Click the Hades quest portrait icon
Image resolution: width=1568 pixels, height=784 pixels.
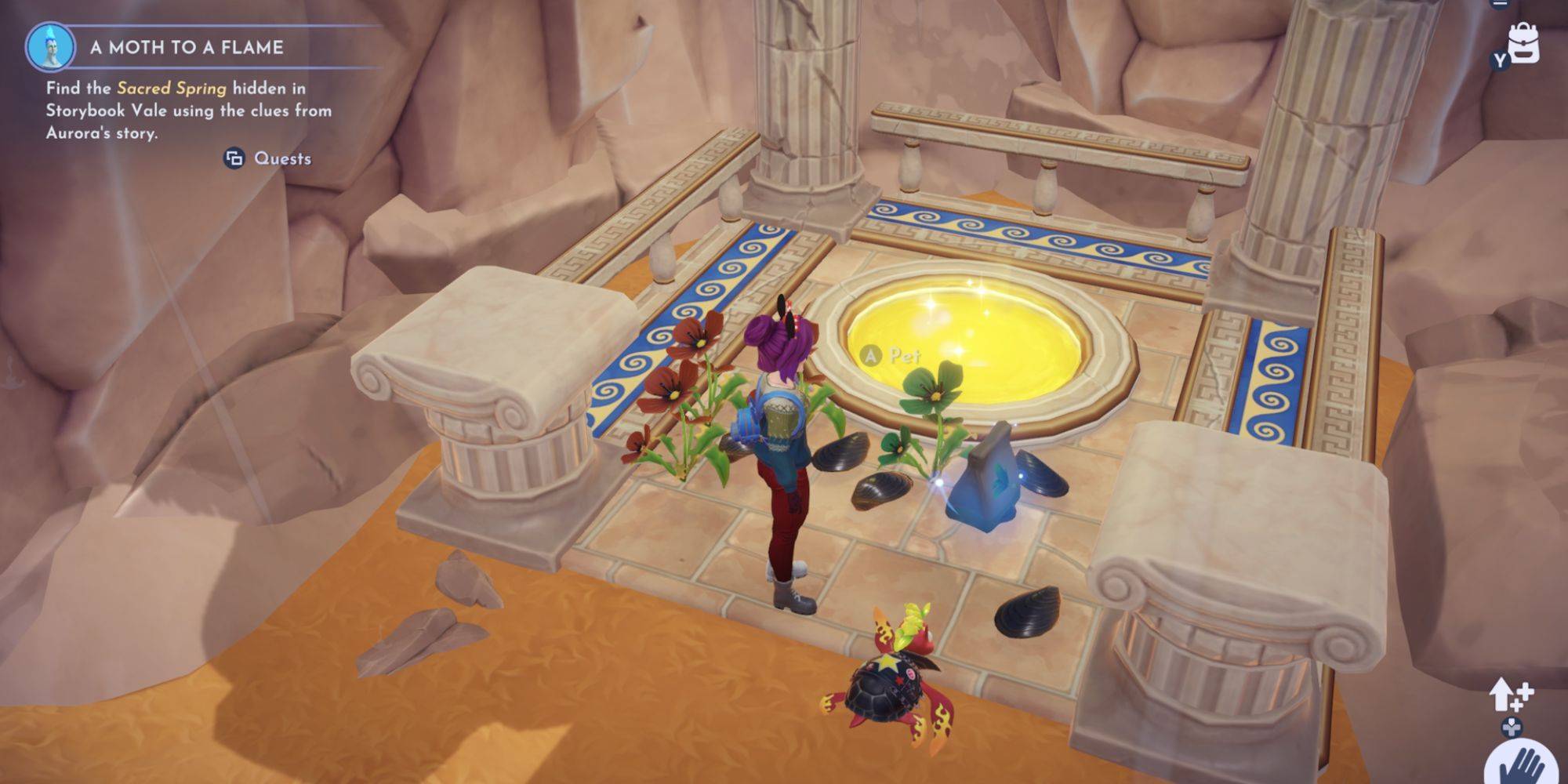pos(51,46)
